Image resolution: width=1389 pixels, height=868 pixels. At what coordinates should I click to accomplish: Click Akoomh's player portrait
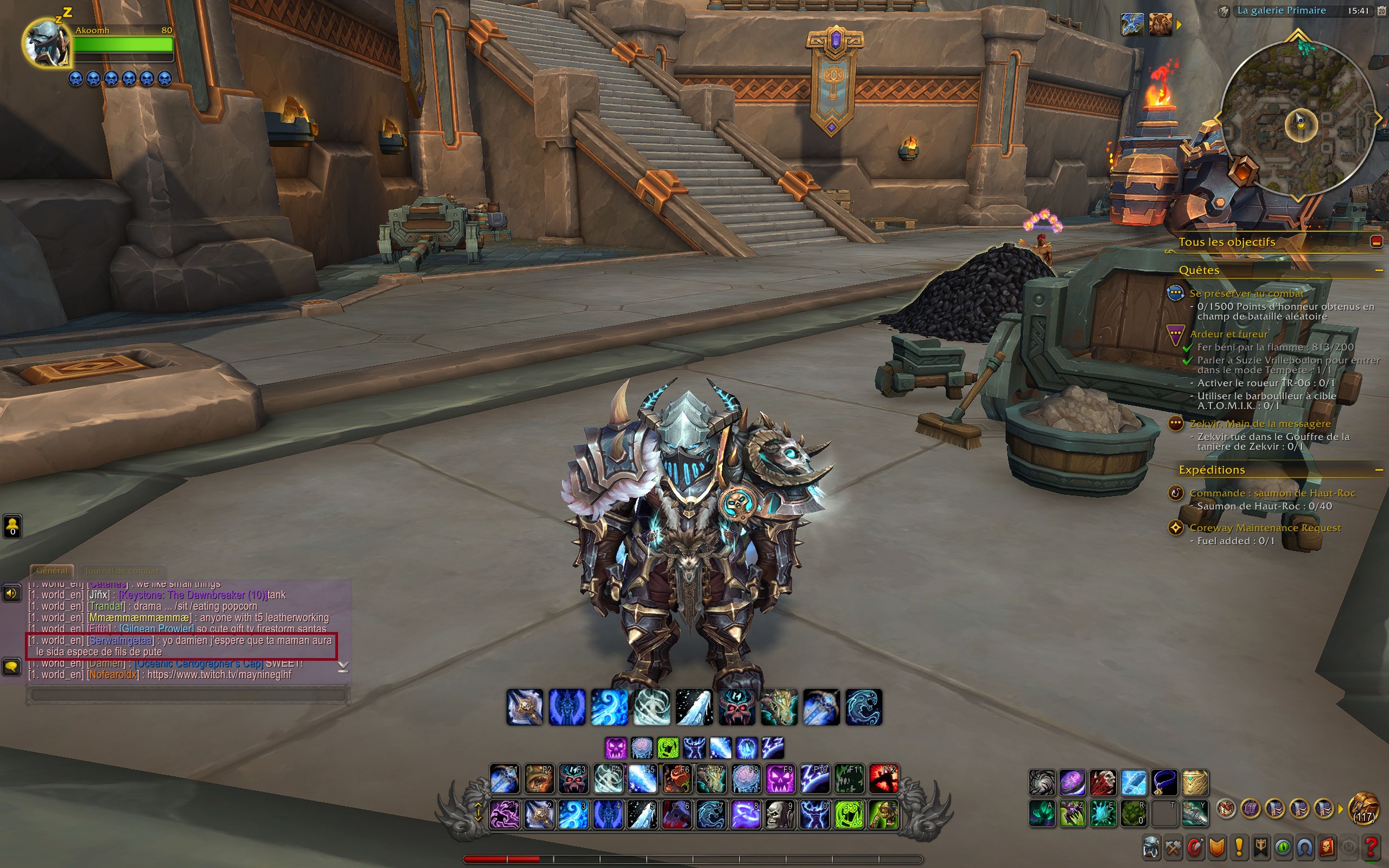pos(47,43)
